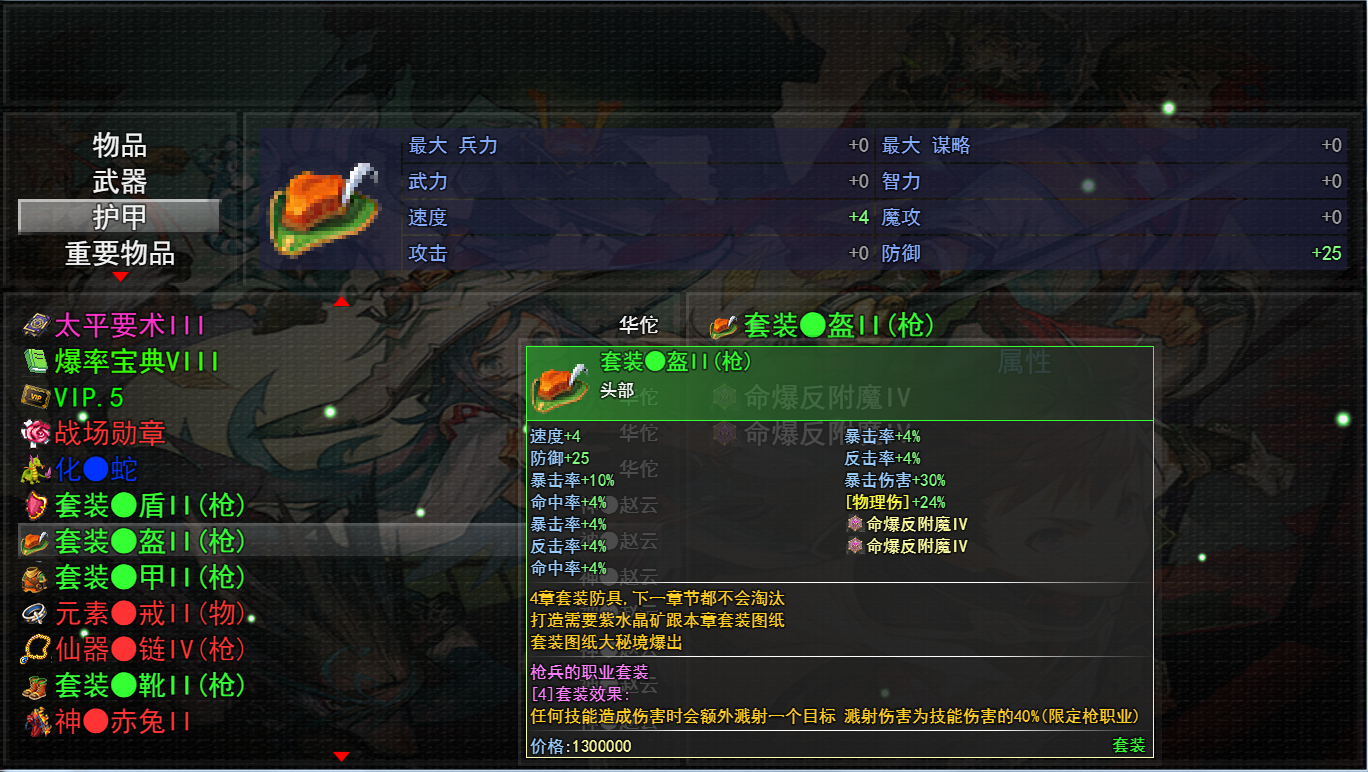
Task: Click a 命爆反附魔IV gem icon
Action: (x=856, y=525)
